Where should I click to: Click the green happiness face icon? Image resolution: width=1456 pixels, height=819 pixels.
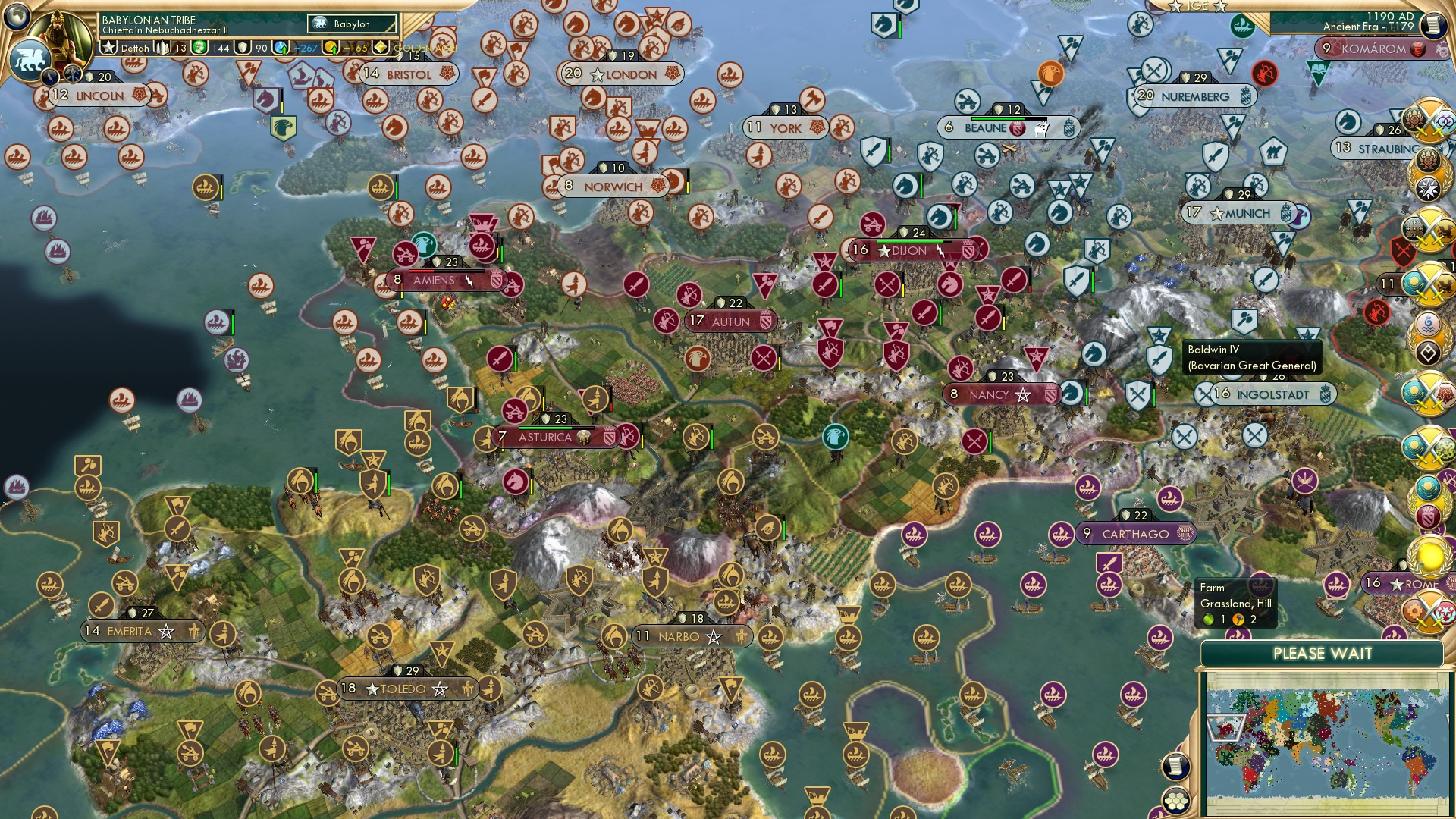(x=200, y=47)
